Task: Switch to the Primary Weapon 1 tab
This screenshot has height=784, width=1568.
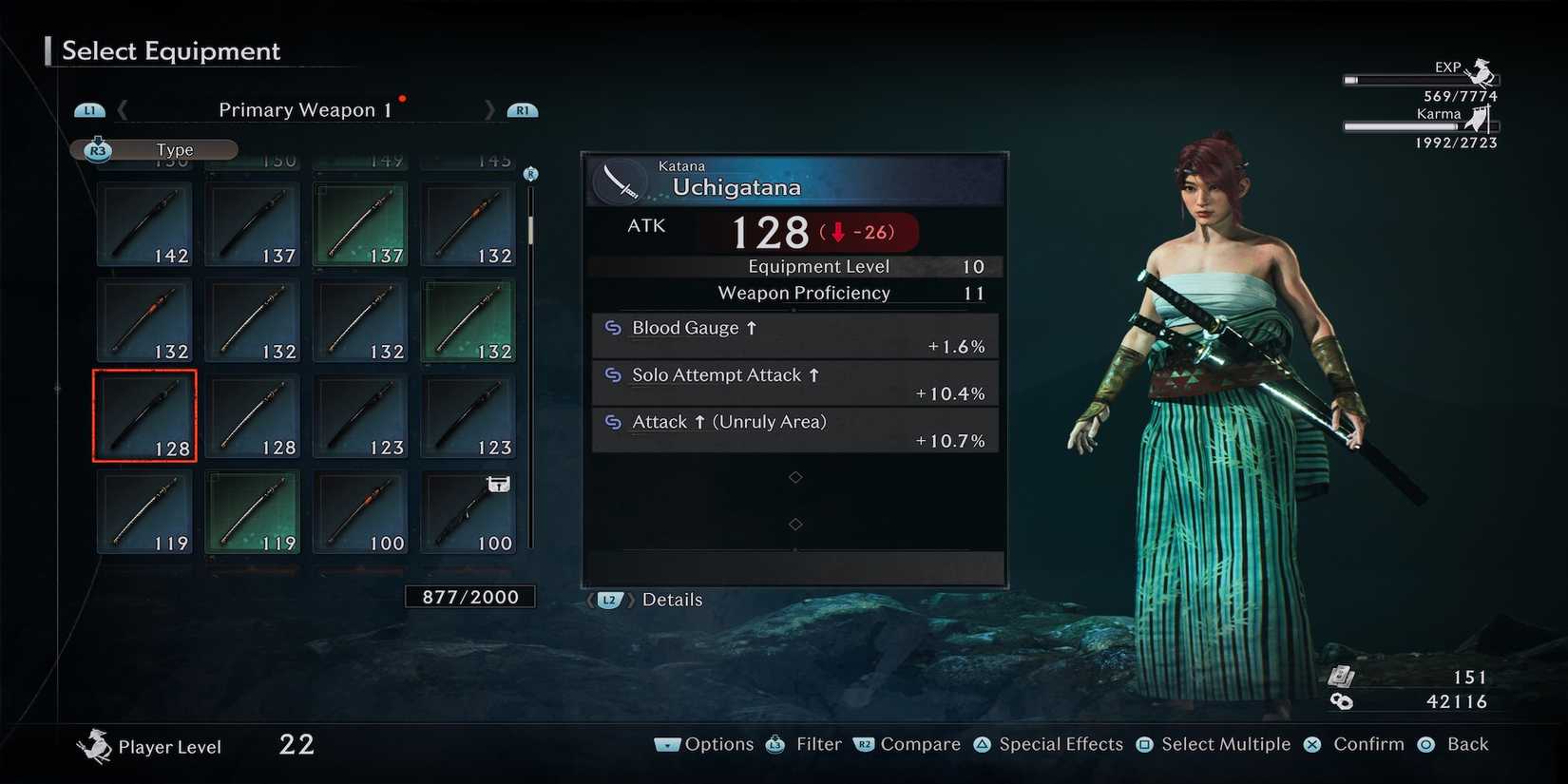Action: pyautogui.click(x=302, y=109)
